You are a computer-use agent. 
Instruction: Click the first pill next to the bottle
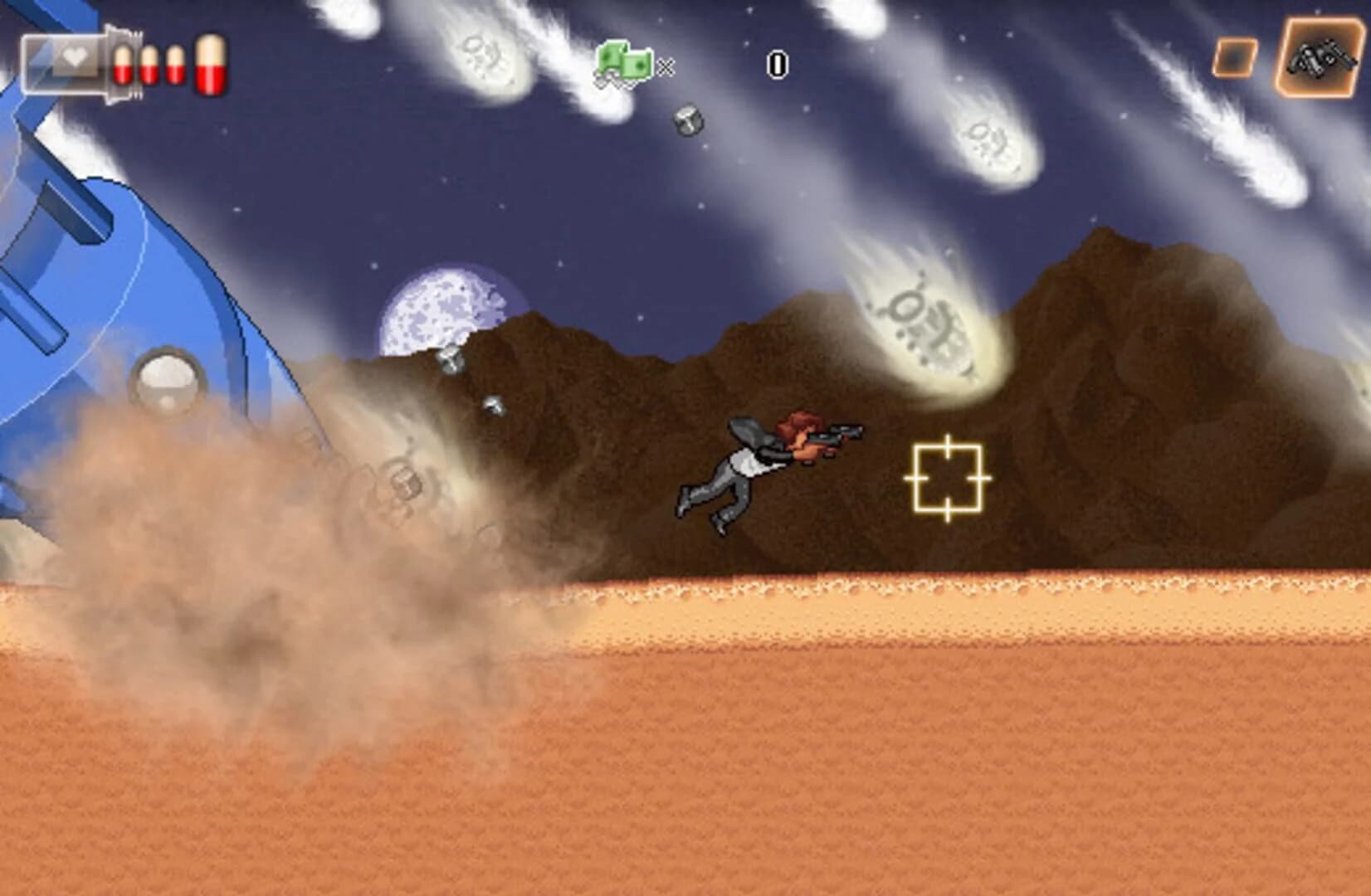123,65
